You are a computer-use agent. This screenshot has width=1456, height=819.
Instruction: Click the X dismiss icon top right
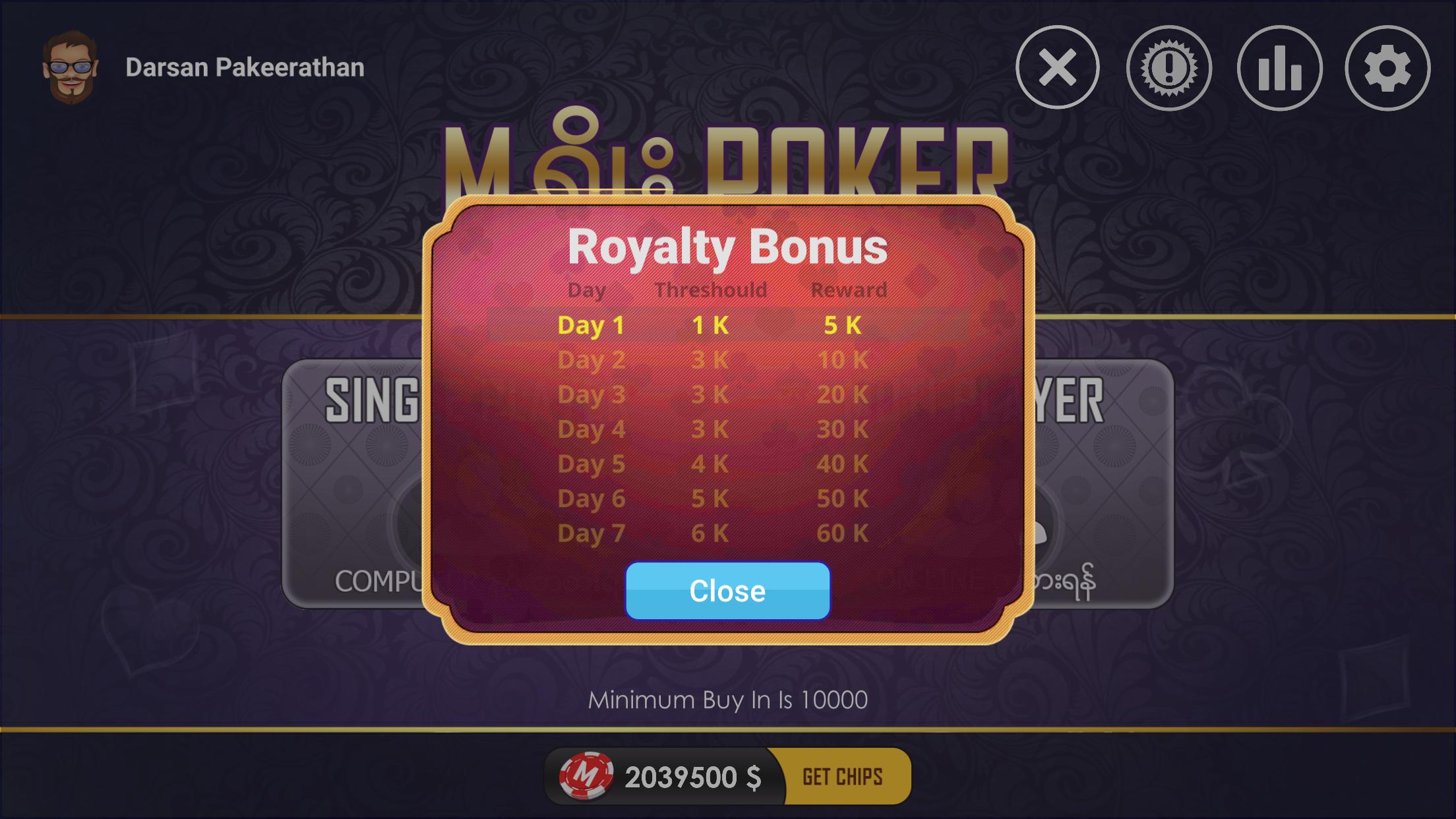[x=1056, y=69]
